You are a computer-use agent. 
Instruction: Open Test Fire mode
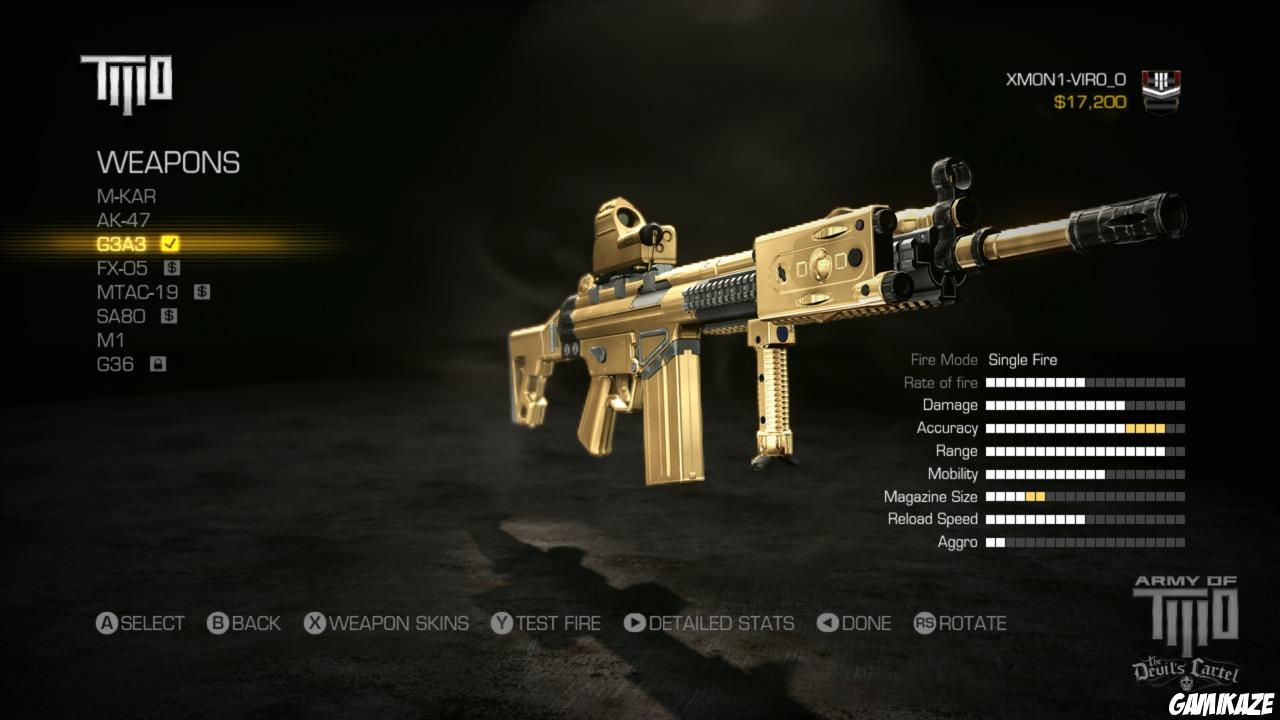coord(548,623)
